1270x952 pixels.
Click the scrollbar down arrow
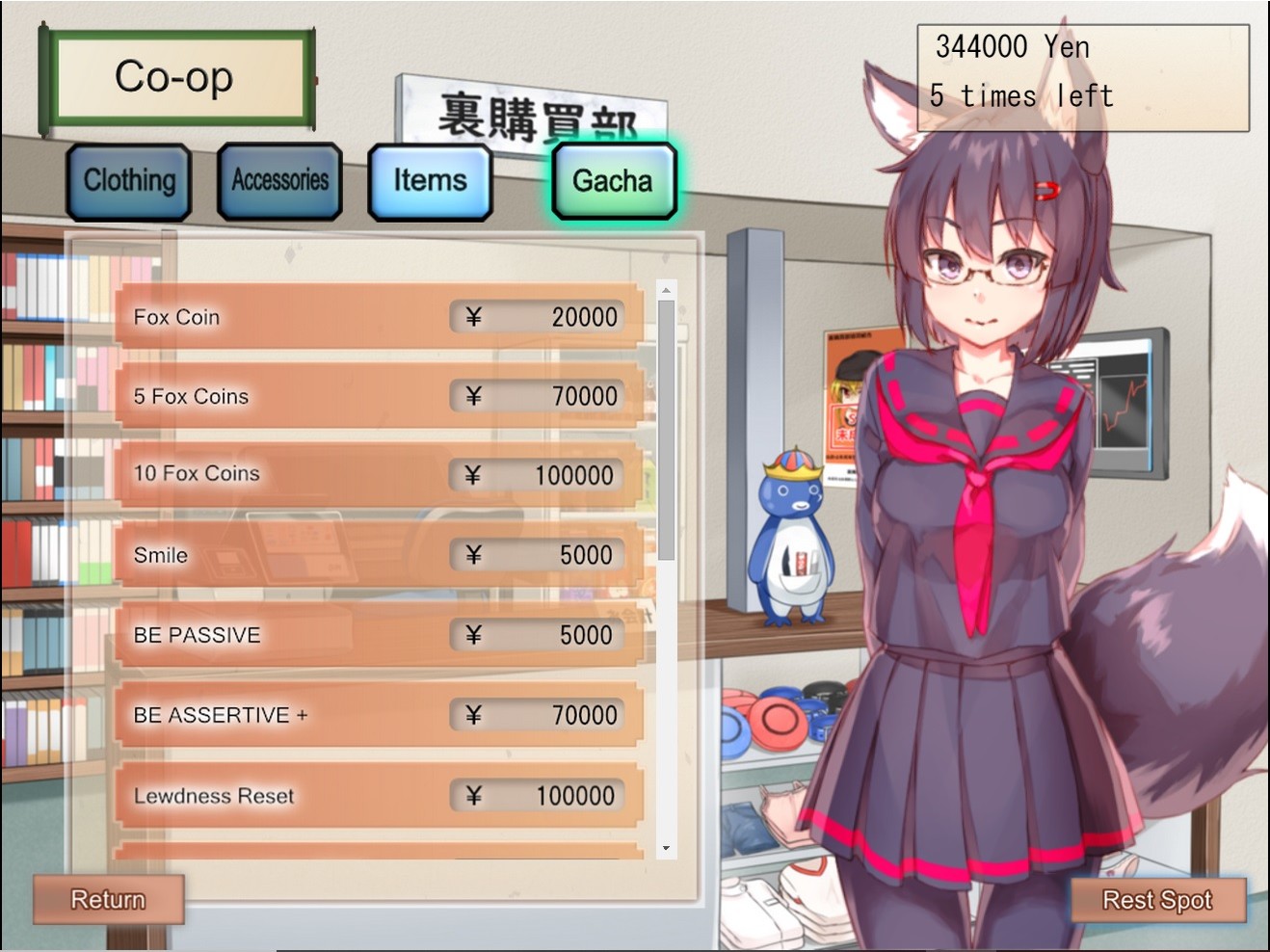(x=665, y=849)
